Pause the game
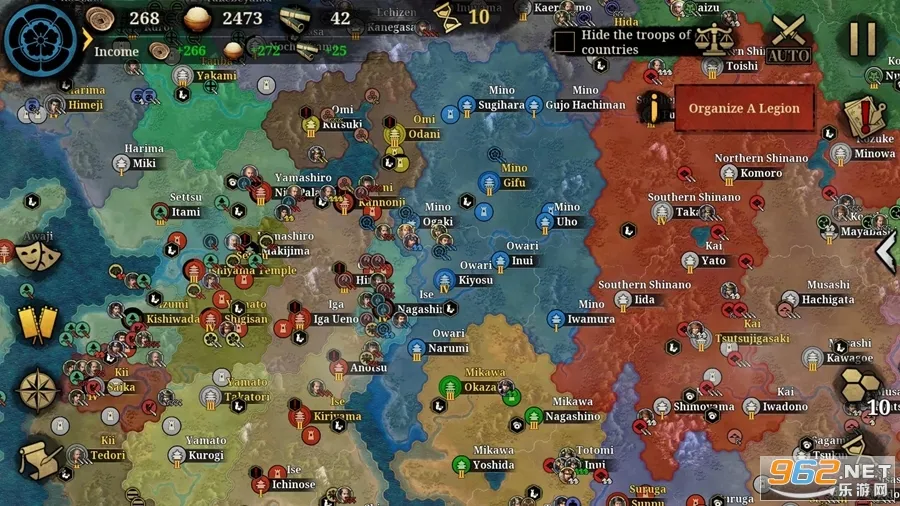 tap(861, 39)
